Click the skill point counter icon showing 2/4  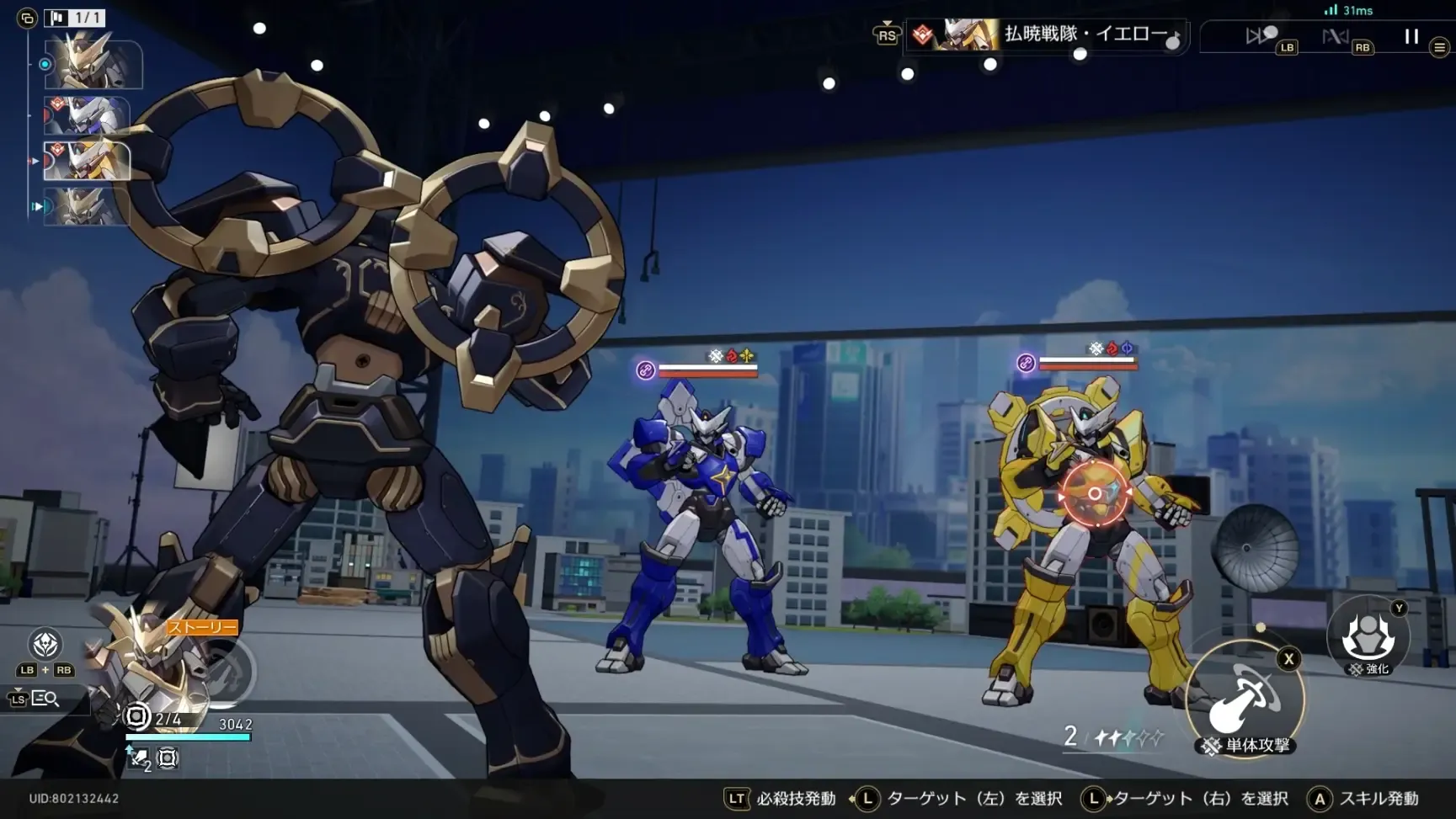(136, 716)
